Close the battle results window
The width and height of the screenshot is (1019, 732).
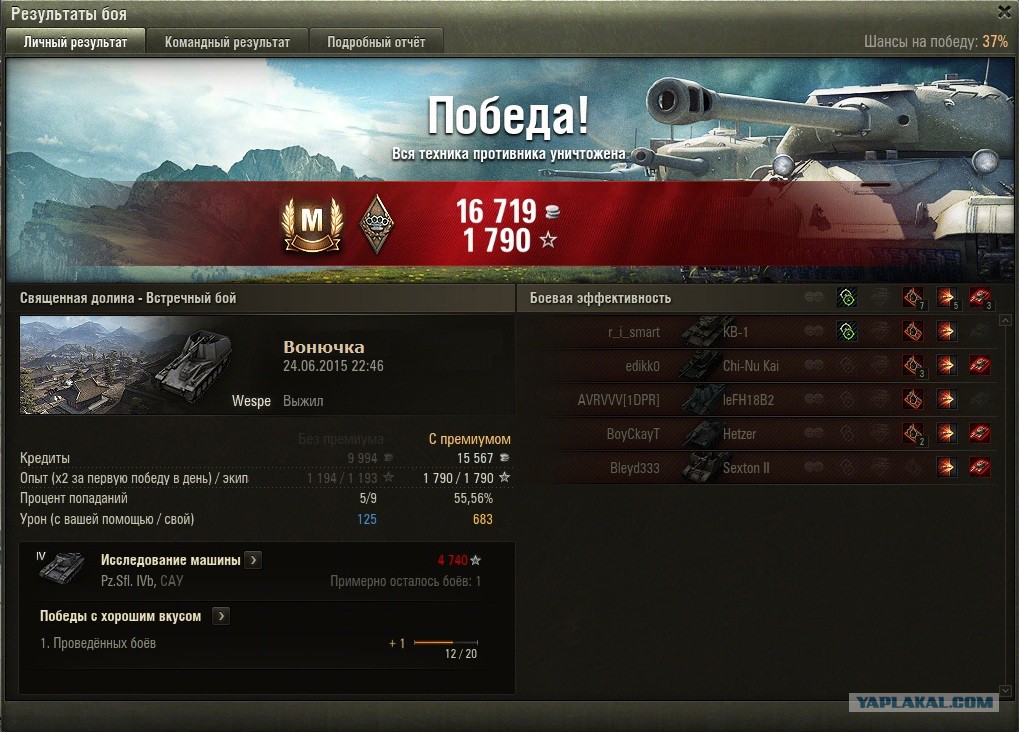[x=1004, y=12]
